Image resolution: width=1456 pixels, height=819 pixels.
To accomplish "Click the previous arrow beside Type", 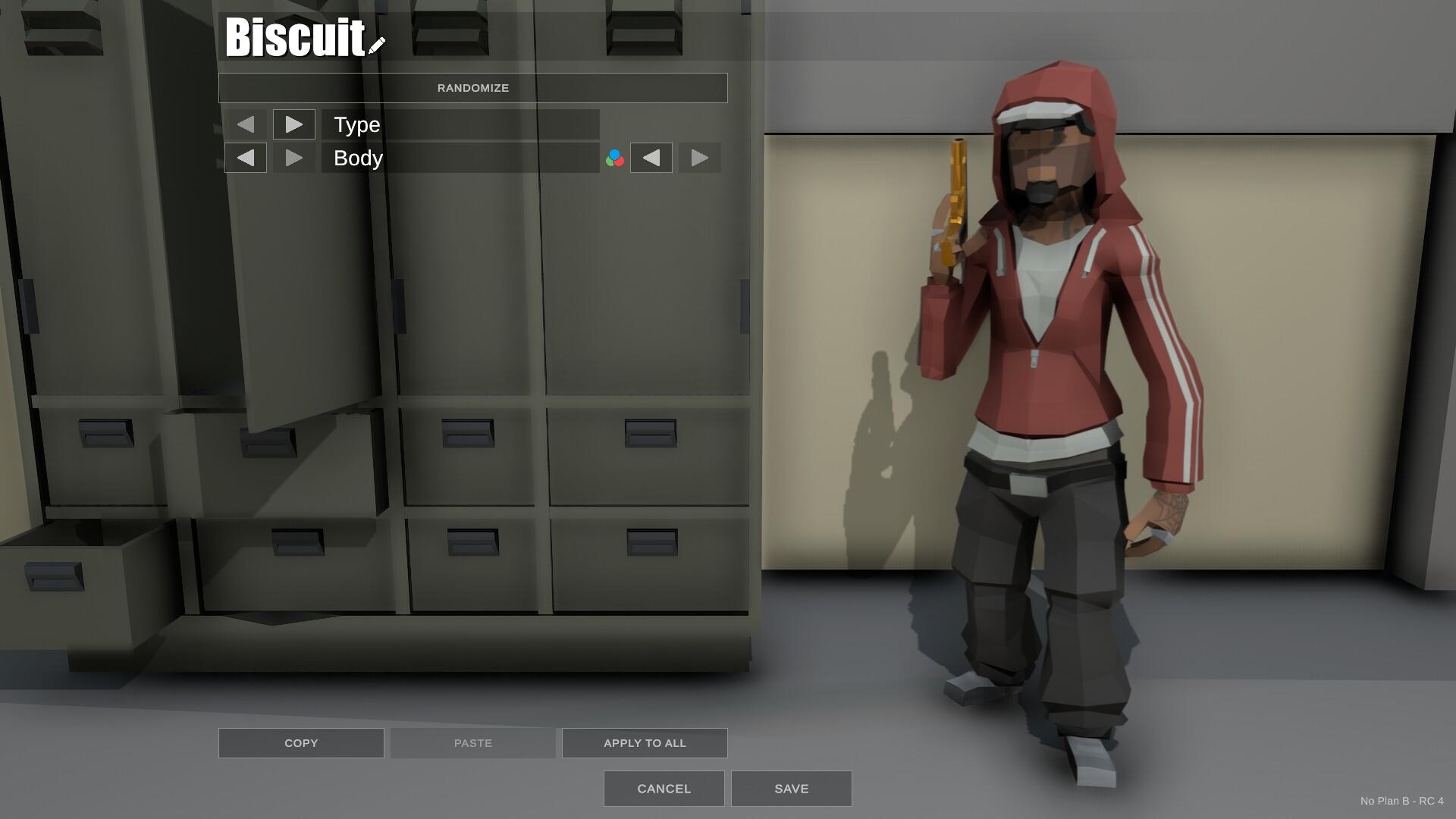I will 245,124.
